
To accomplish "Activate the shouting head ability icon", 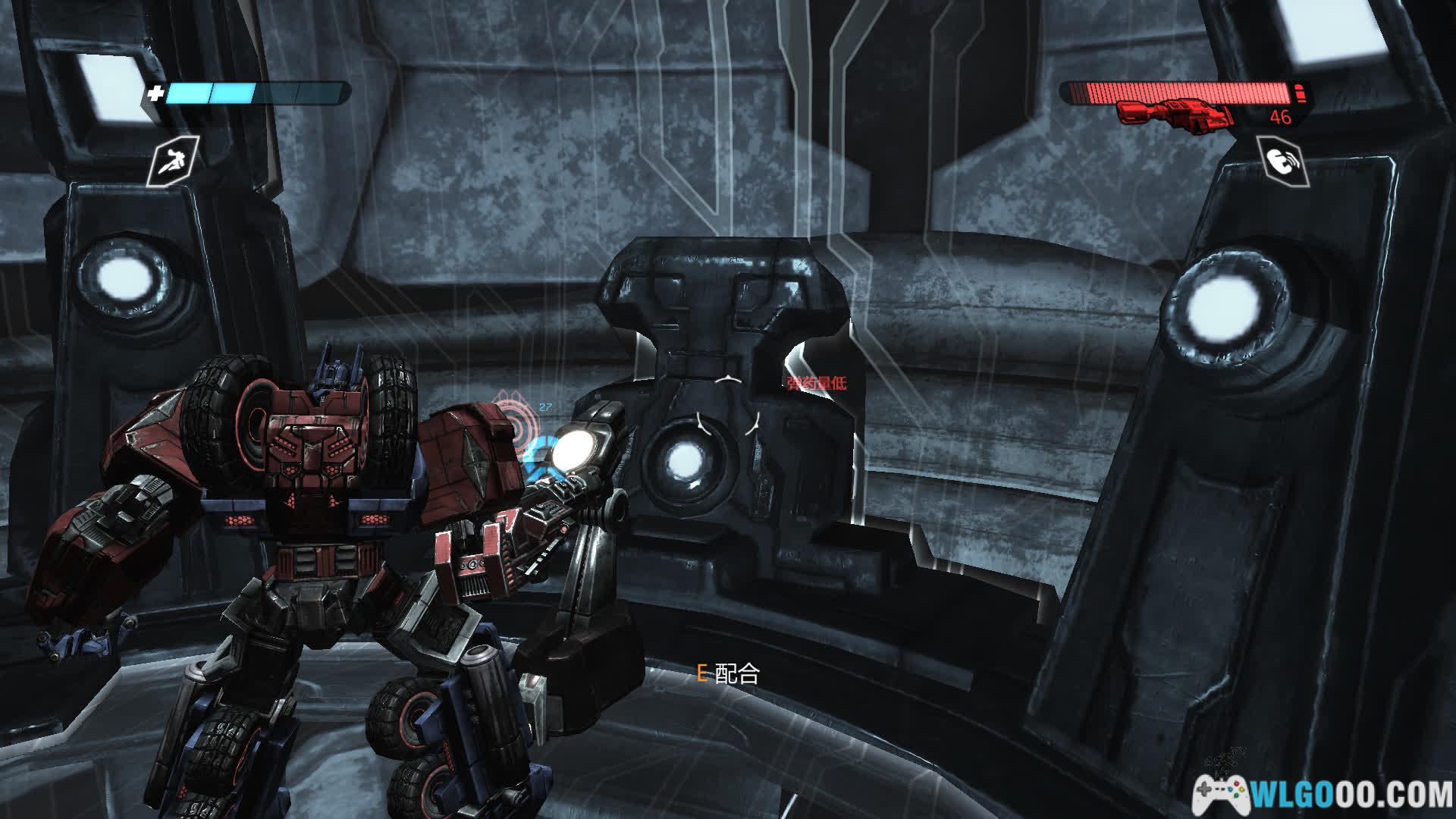I will tap(1282, 161).
